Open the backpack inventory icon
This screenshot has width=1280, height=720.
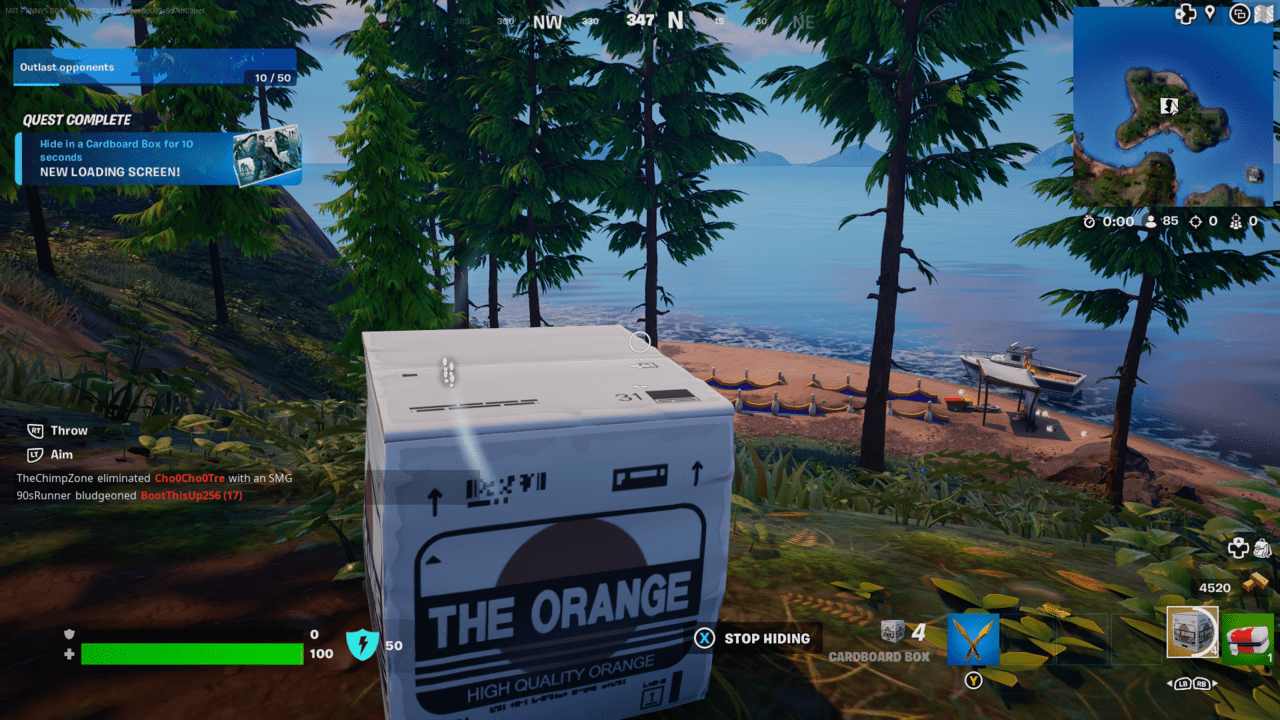(1261, 548)
